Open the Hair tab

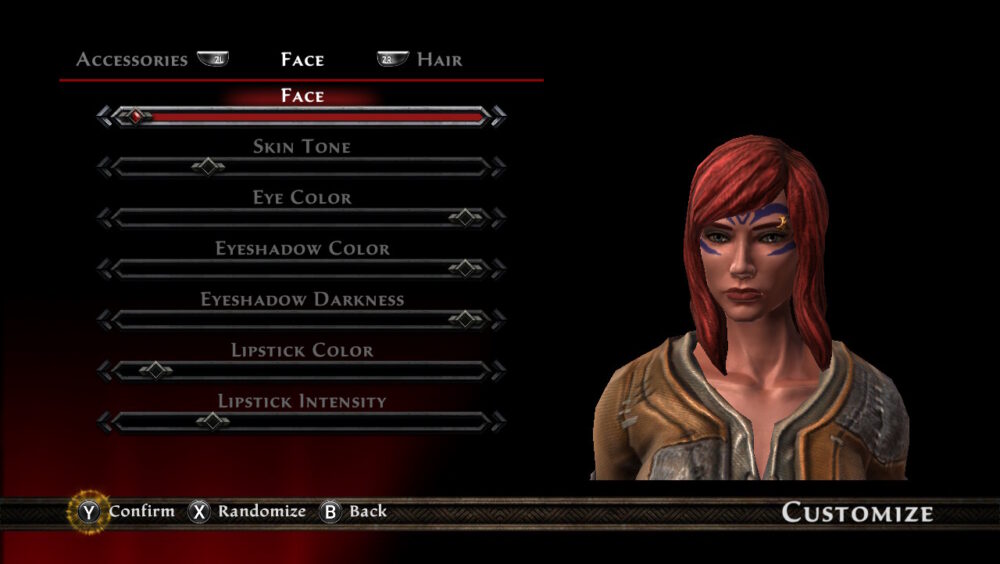(439, 60)
